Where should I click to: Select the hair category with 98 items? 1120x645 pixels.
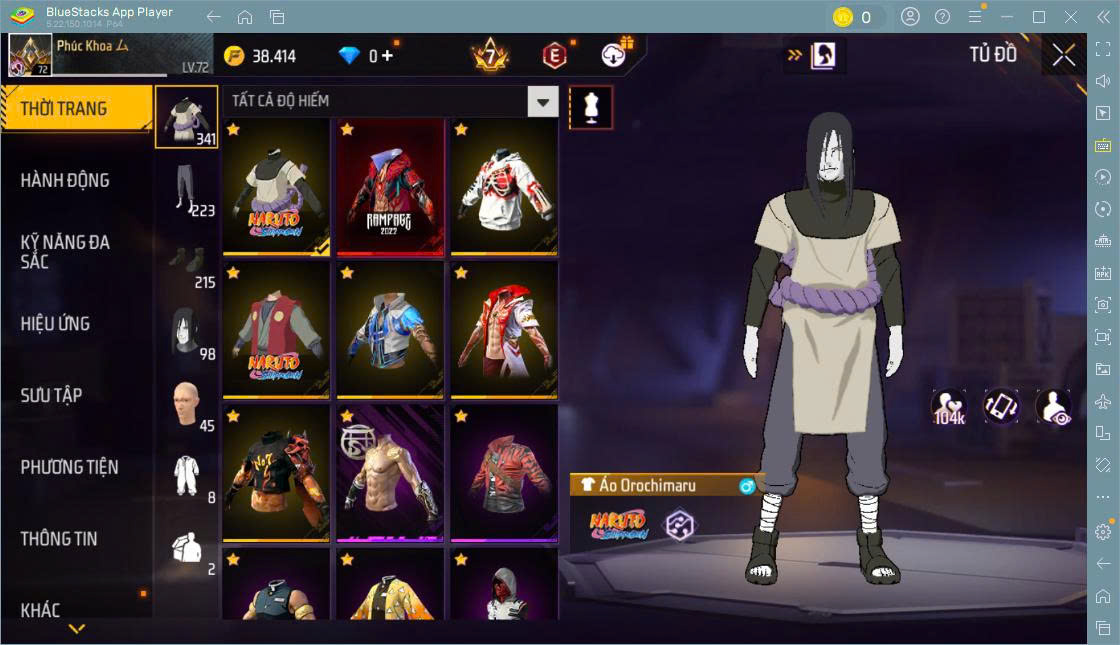click(x=186, y=332)
